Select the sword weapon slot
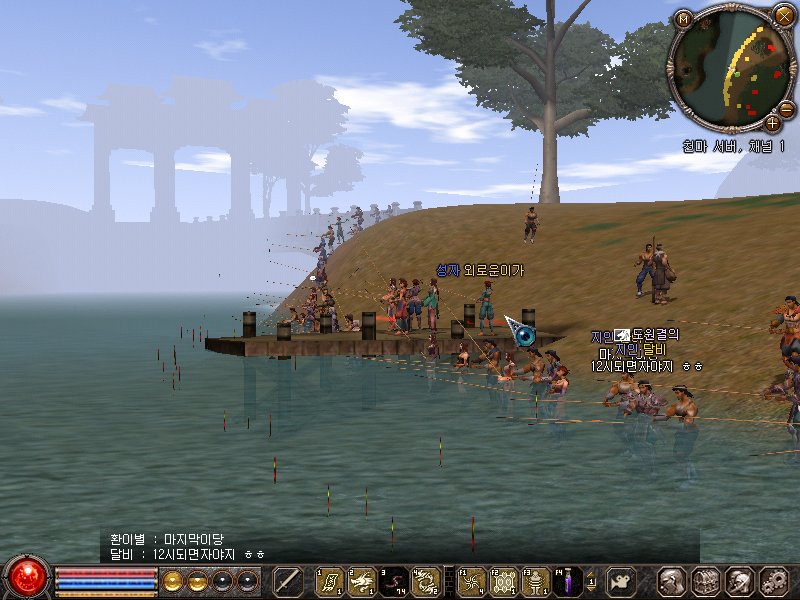This screenshot has height=600, width=800. 288,580
